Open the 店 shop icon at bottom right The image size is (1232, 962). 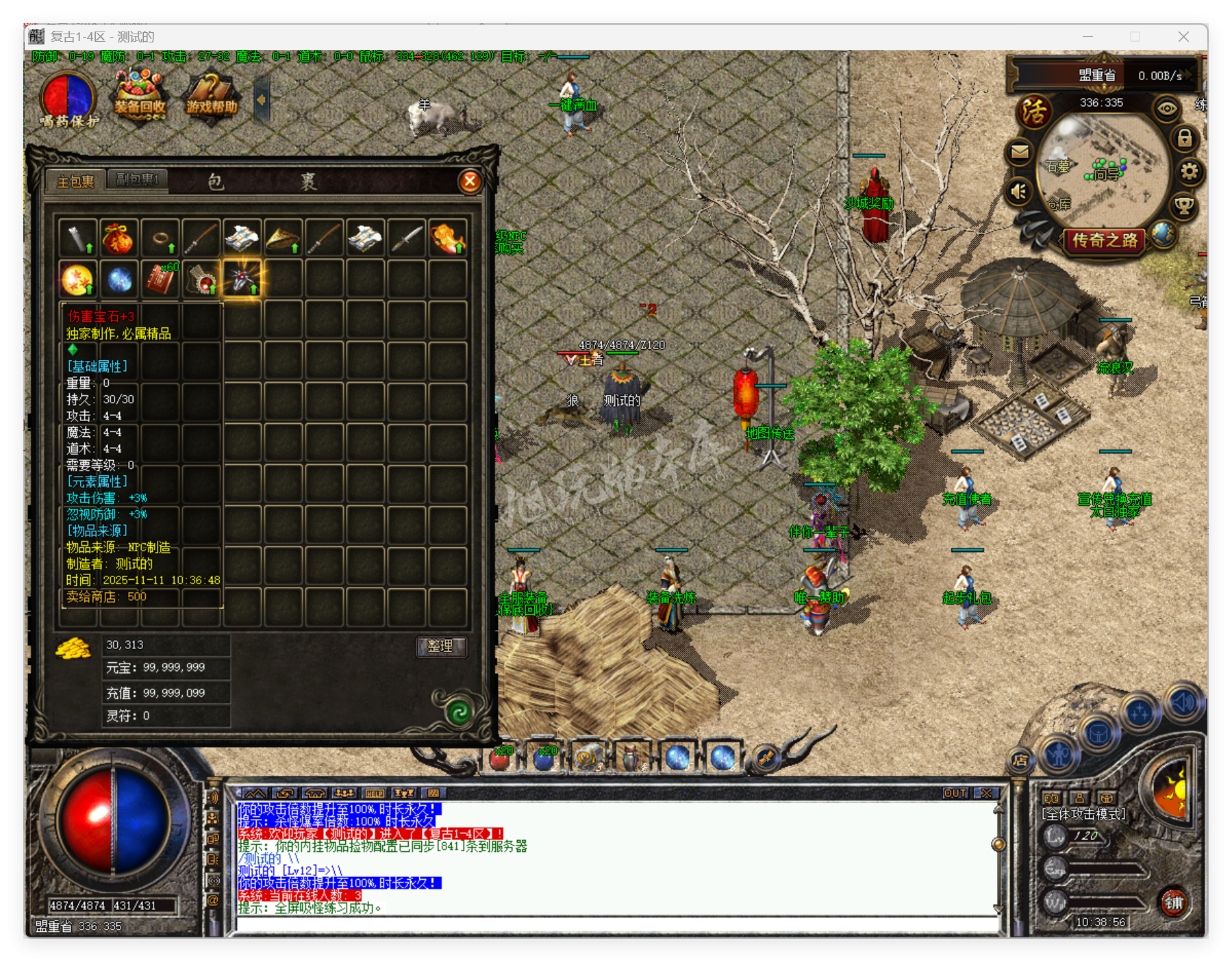[x=1020, y=760]
